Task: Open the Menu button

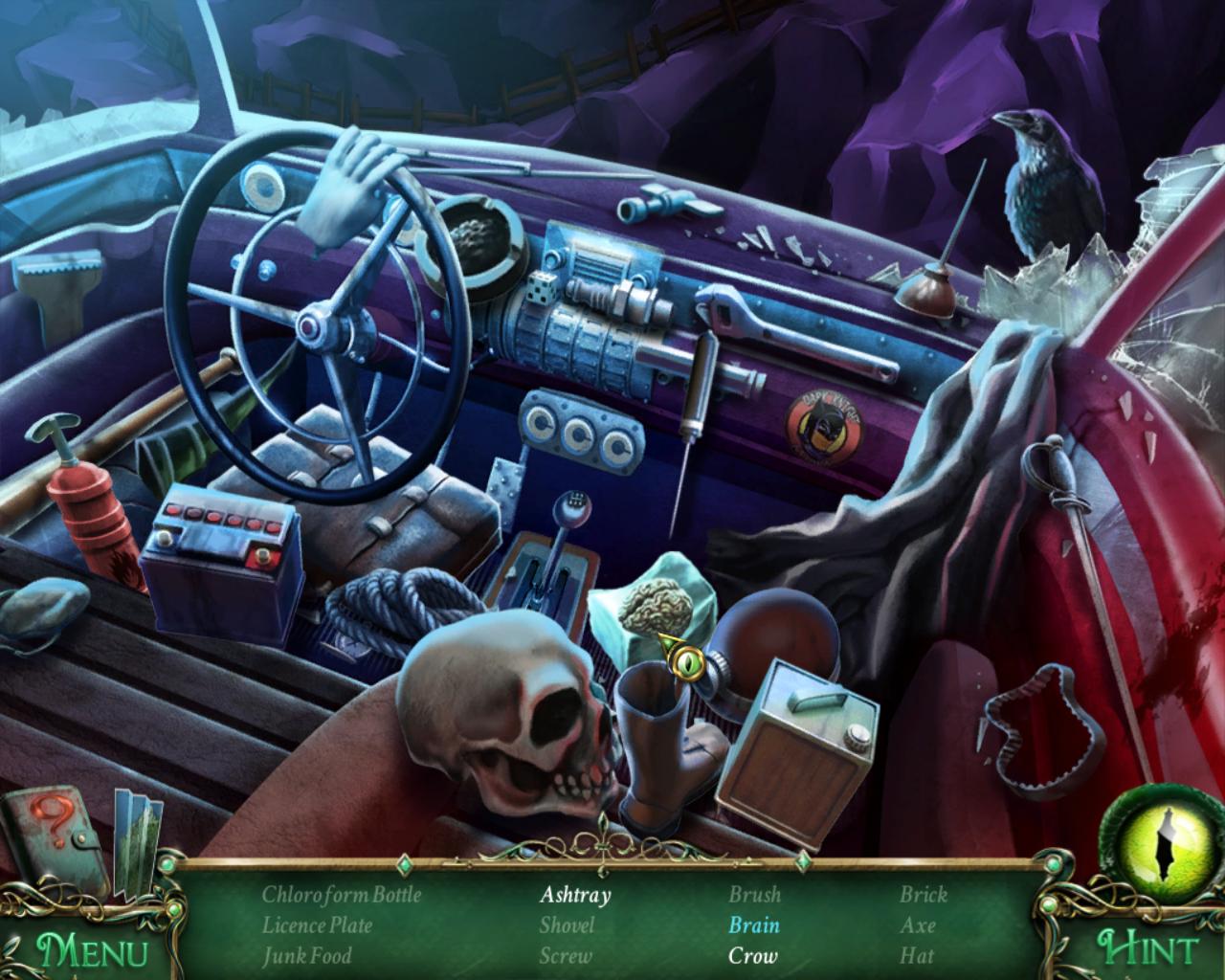Action: point(92,950)
